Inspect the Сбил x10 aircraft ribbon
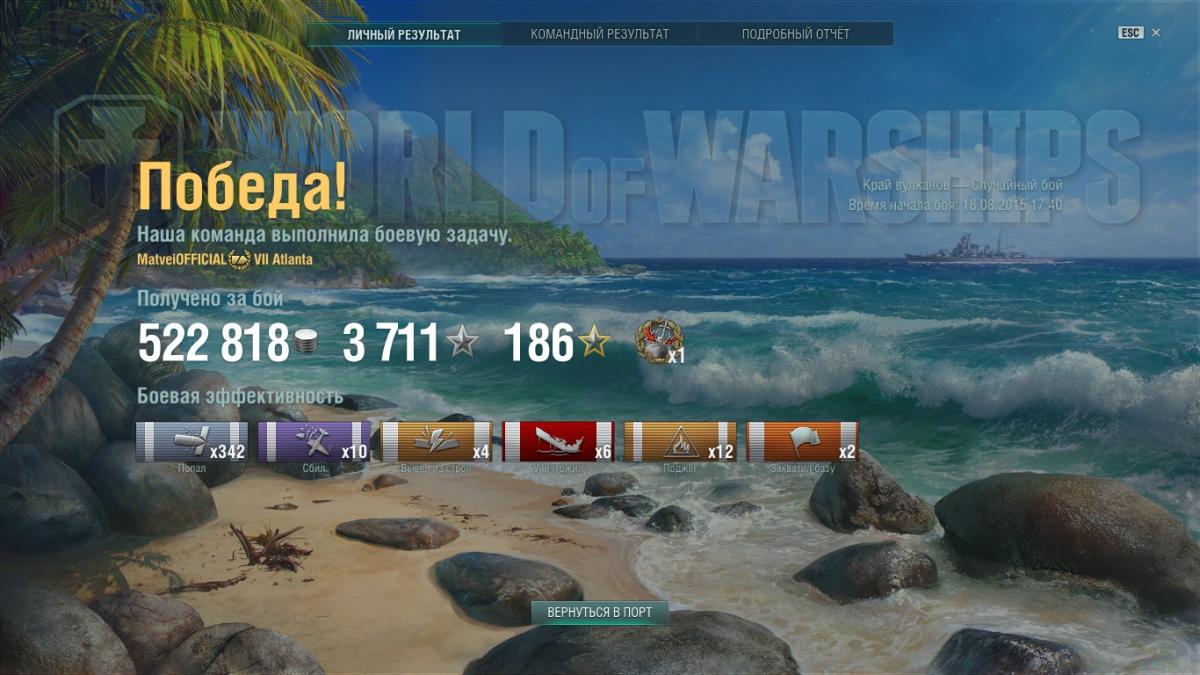 [x=314, y=442]
